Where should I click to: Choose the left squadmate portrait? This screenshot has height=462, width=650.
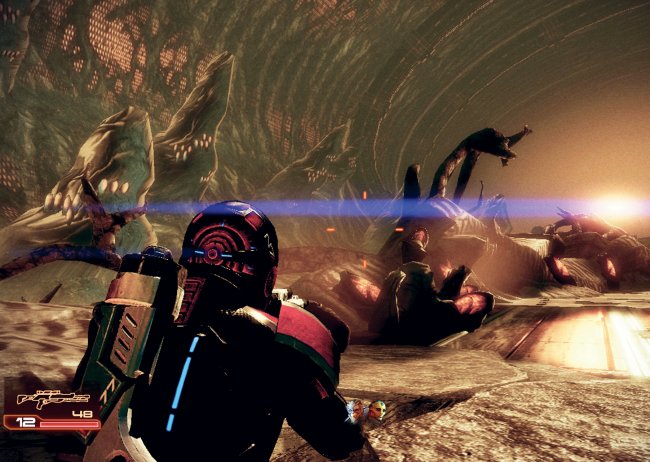coord(355,410)
